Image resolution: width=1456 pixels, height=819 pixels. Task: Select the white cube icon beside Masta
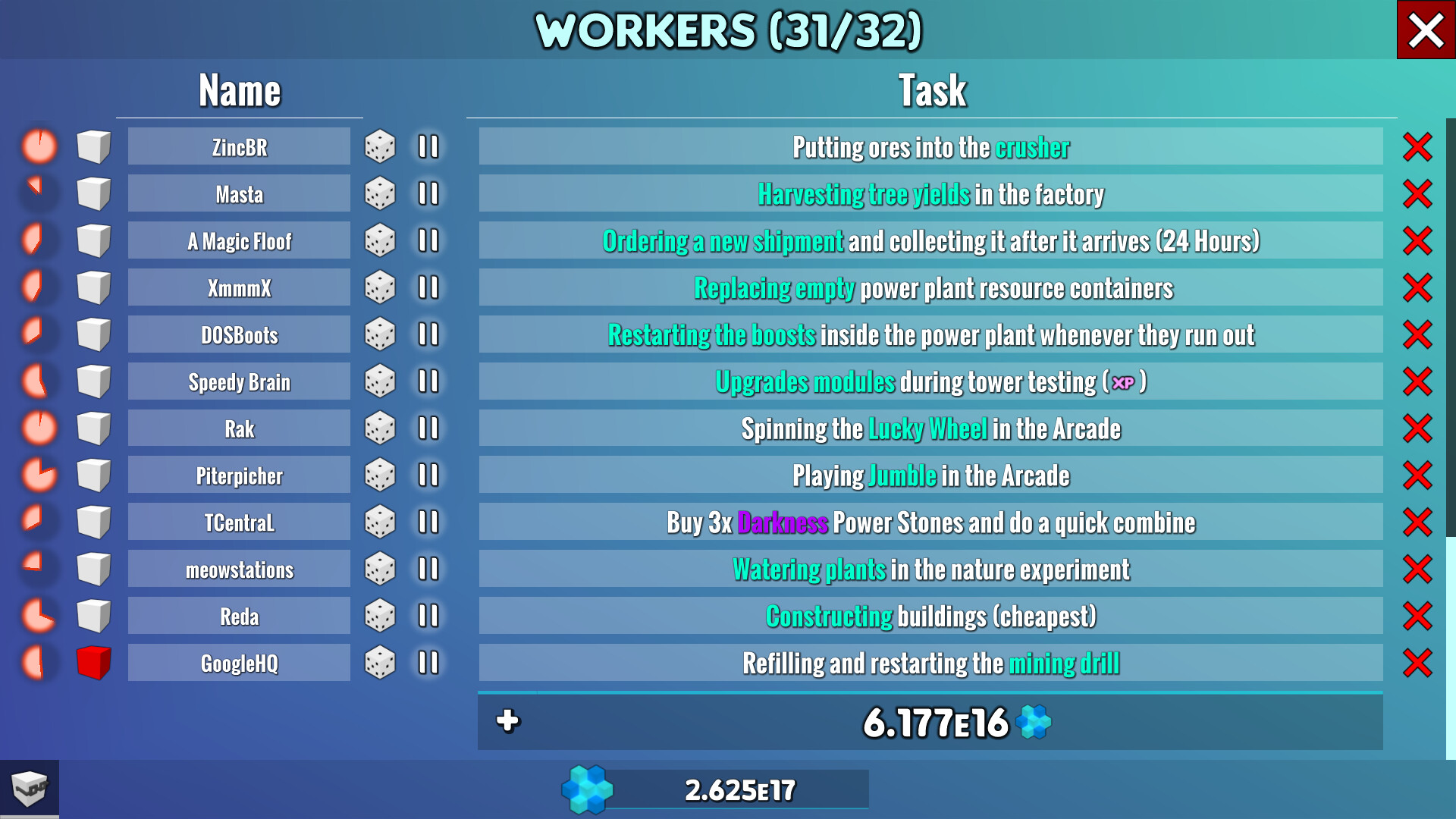(x=93, y=193)
